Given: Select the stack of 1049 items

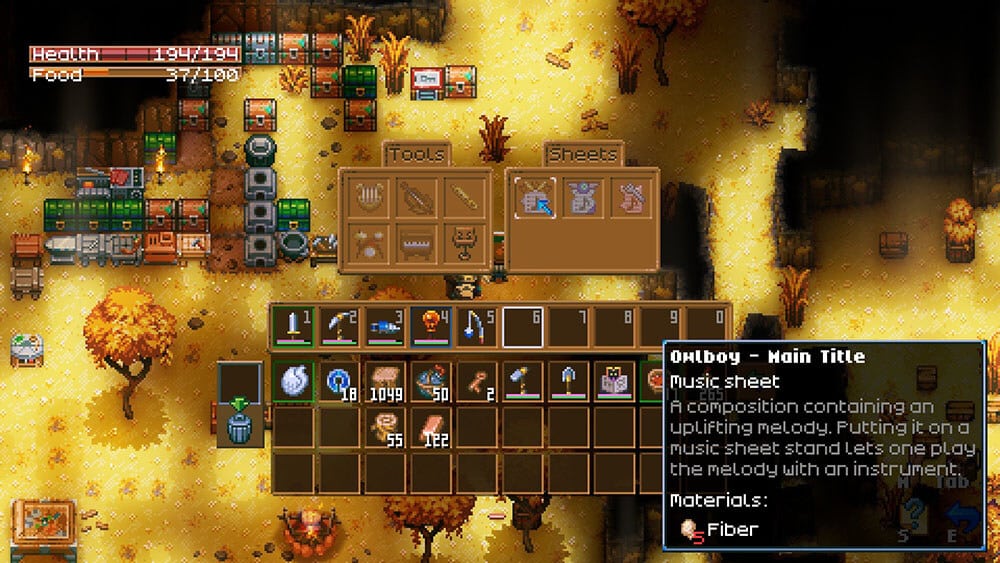Looking at the screenshot, I should 385,381.
